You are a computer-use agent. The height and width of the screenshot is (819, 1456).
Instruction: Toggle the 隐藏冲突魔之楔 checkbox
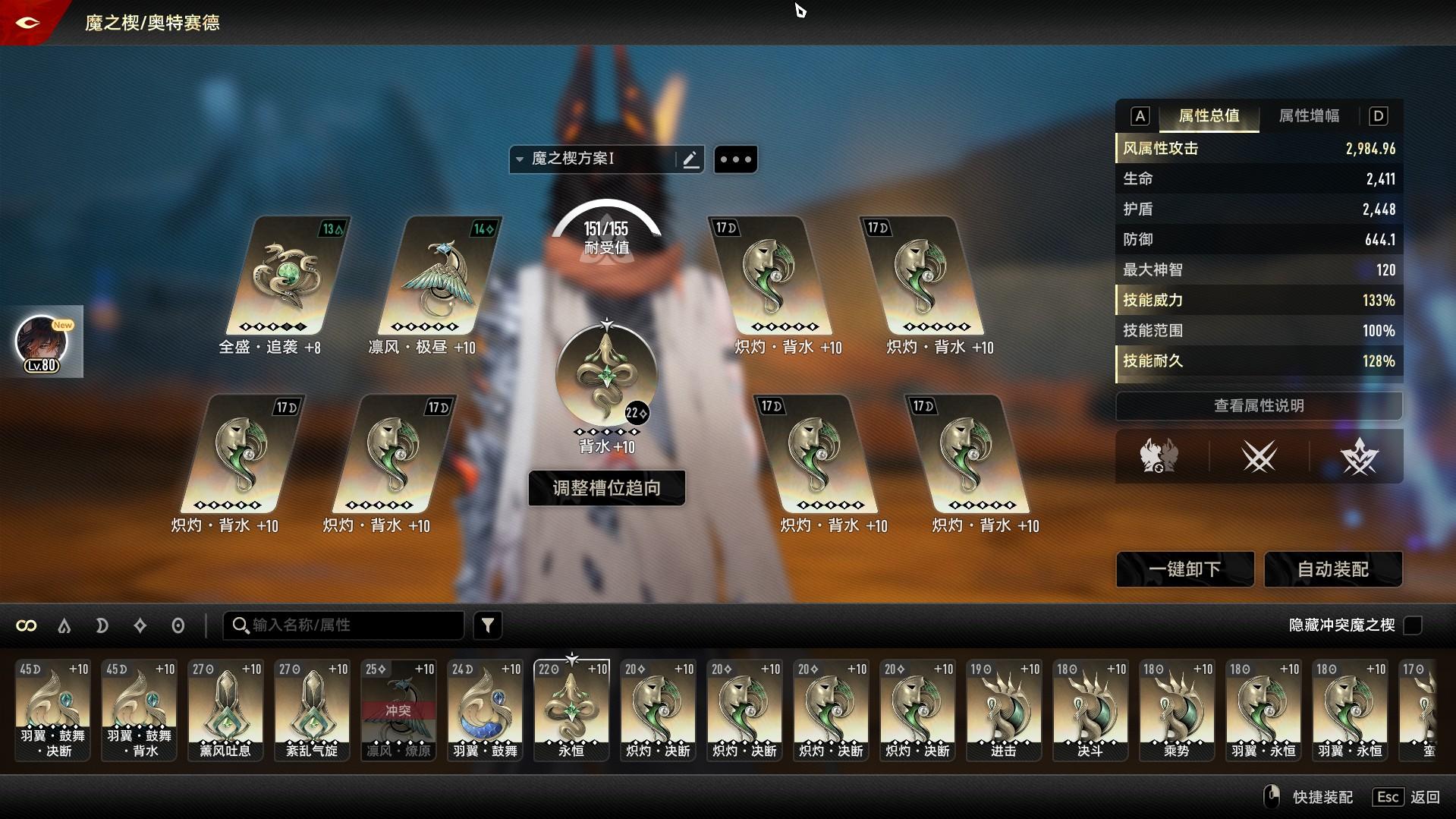click(x=1413, y=625)
